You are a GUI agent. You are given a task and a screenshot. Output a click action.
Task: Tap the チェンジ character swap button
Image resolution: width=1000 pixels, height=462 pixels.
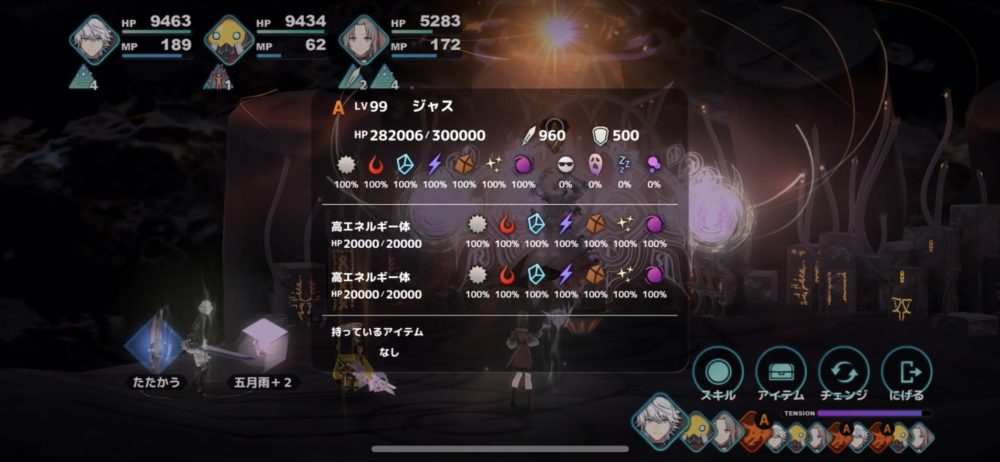(843, 370)
